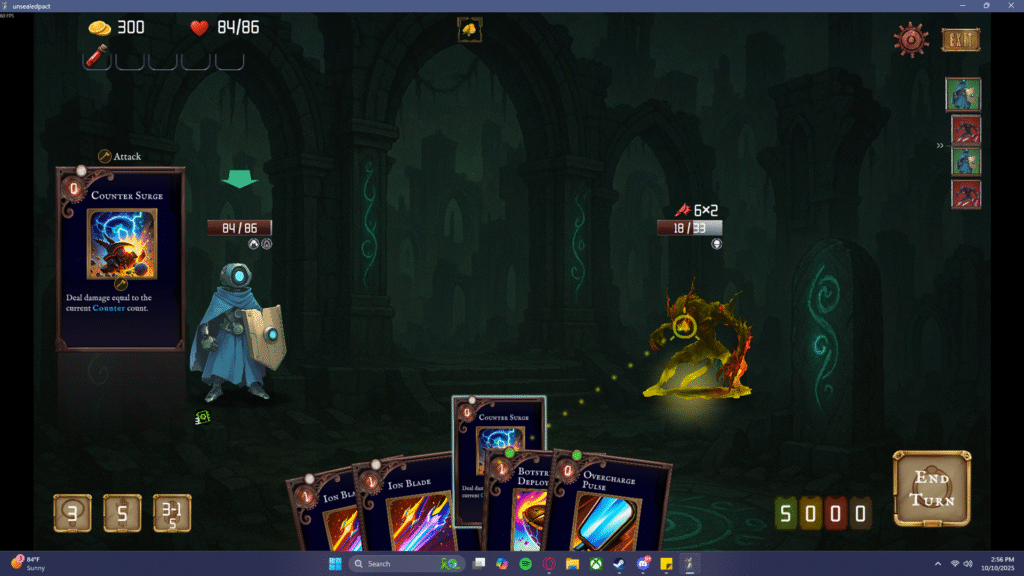
Task: End the current turn
Action: [931, 489]
